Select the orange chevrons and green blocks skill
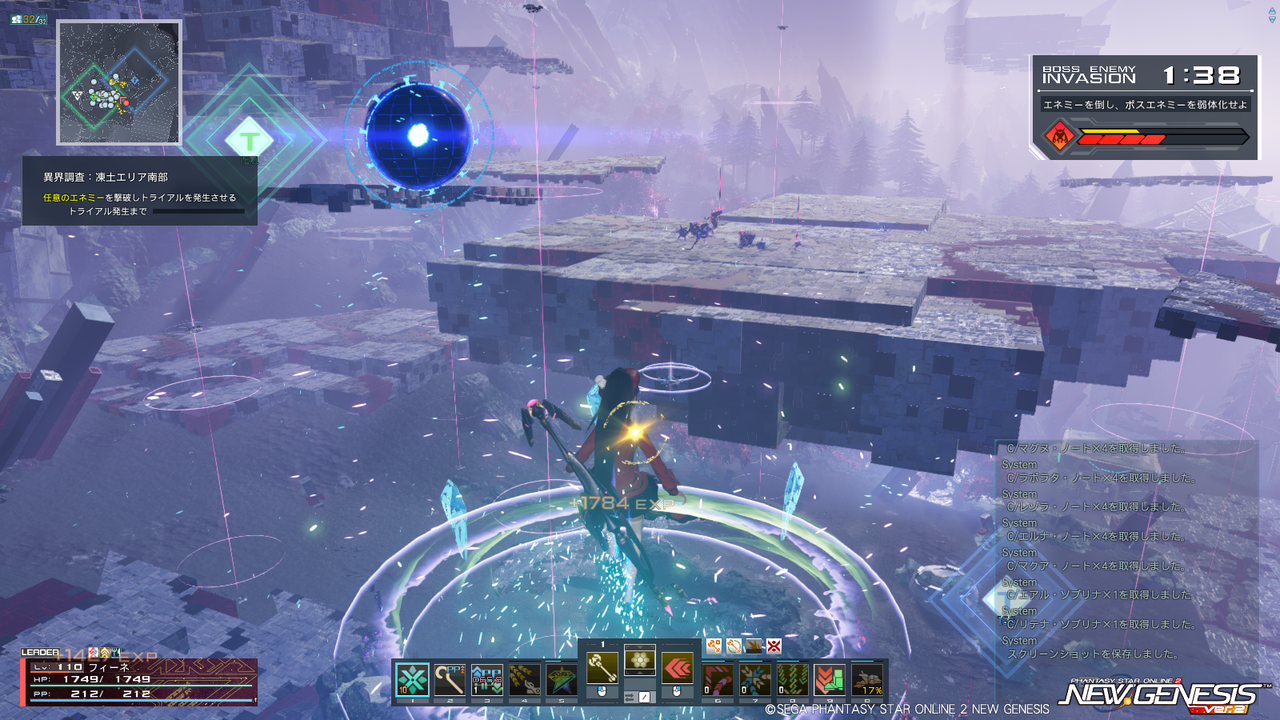This screenshot has height=720, width=1280. coord(830,679)
